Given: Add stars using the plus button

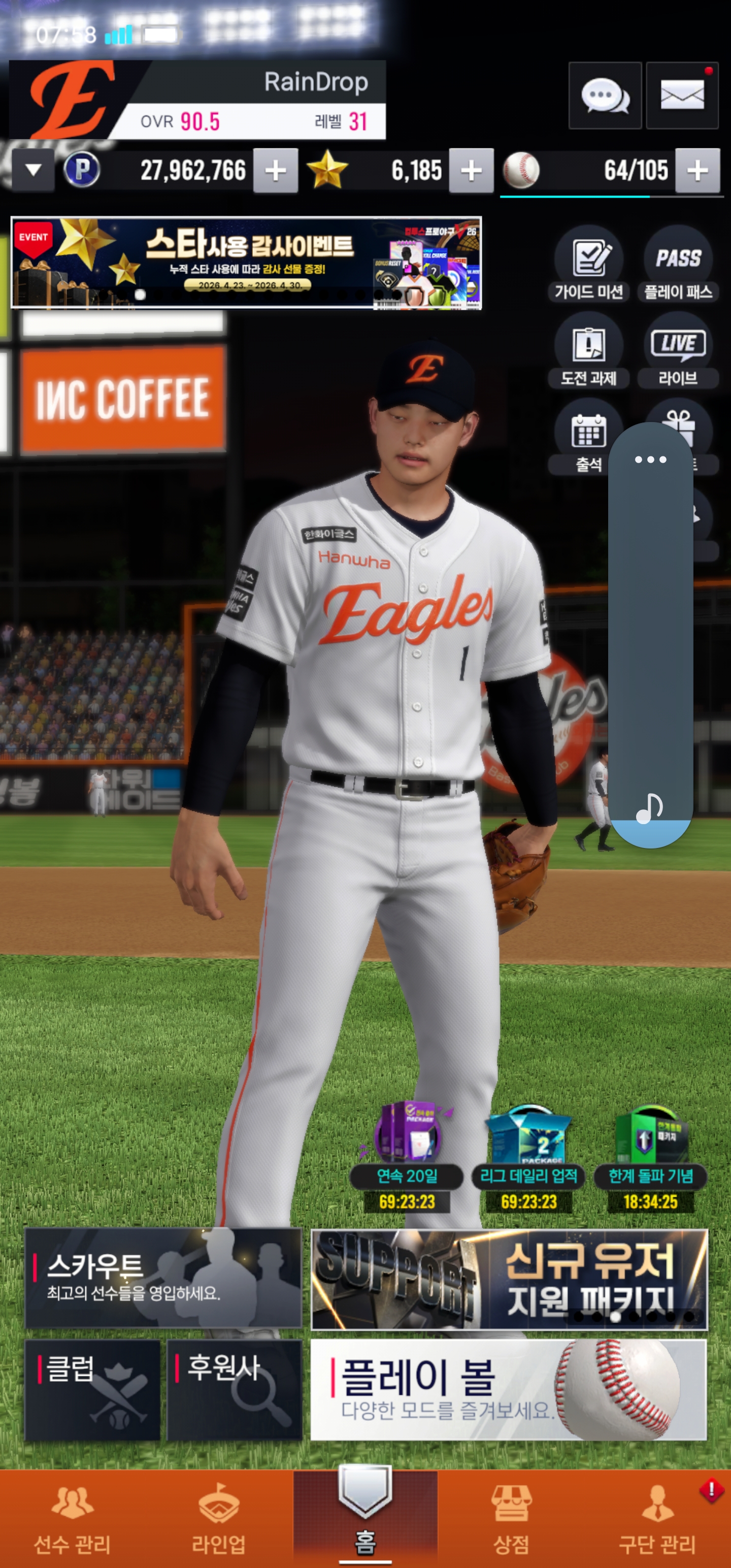Looking at the screenshot, I should 471,171.
